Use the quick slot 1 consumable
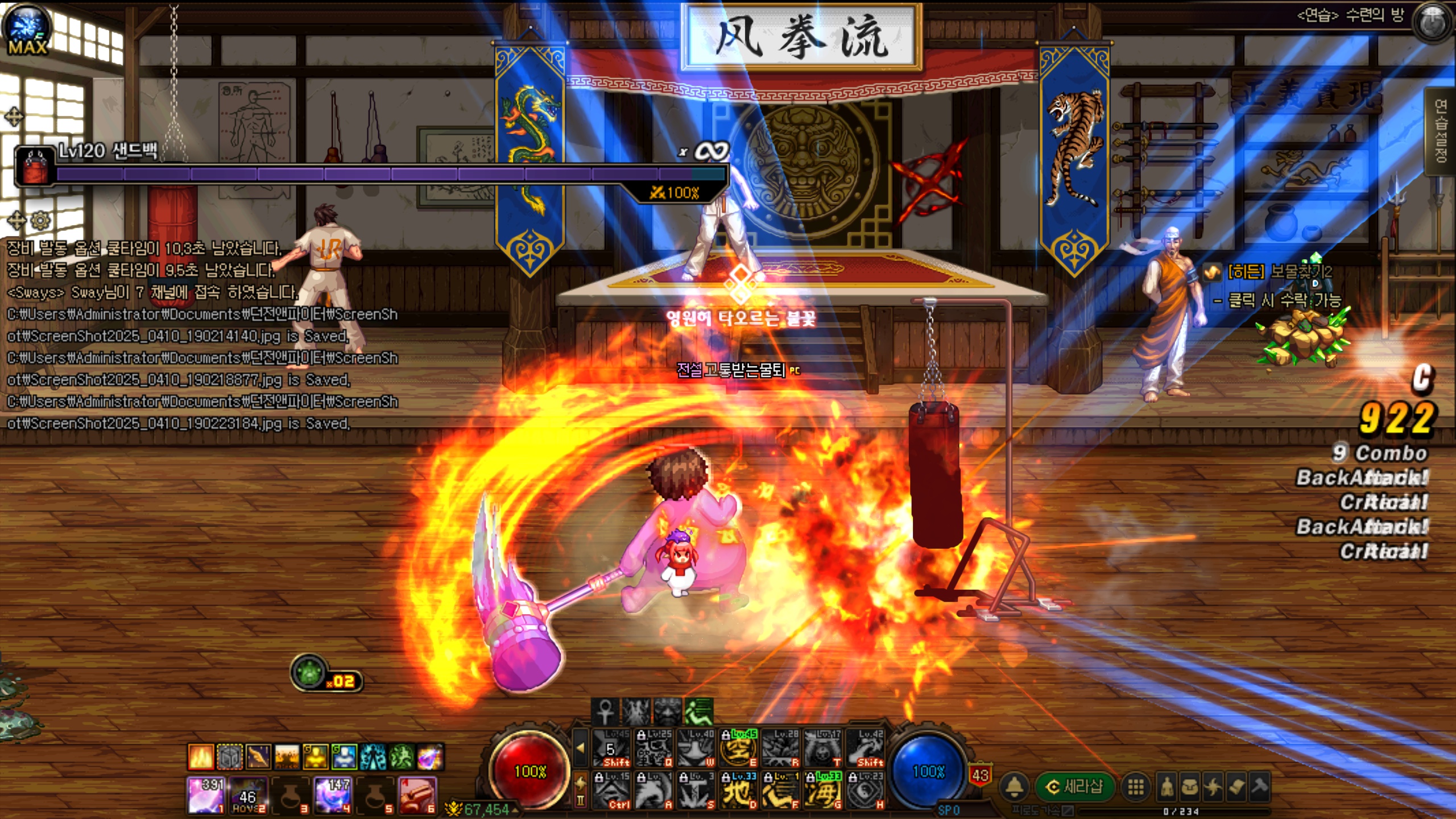The image size is (1456, 819). coord(205,795)
